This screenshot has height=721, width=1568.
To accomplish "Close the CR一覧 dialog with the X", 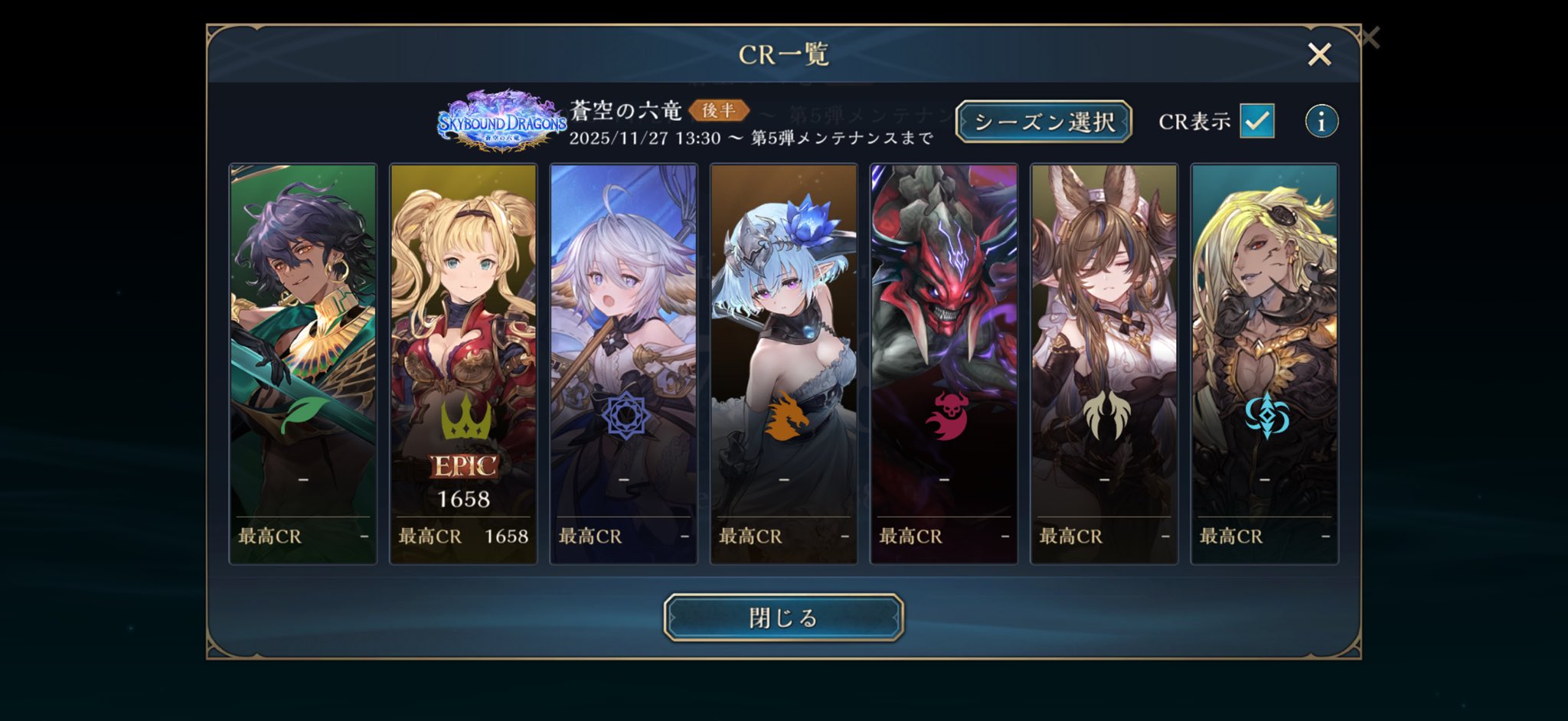I will click(x=1319, y=54).
